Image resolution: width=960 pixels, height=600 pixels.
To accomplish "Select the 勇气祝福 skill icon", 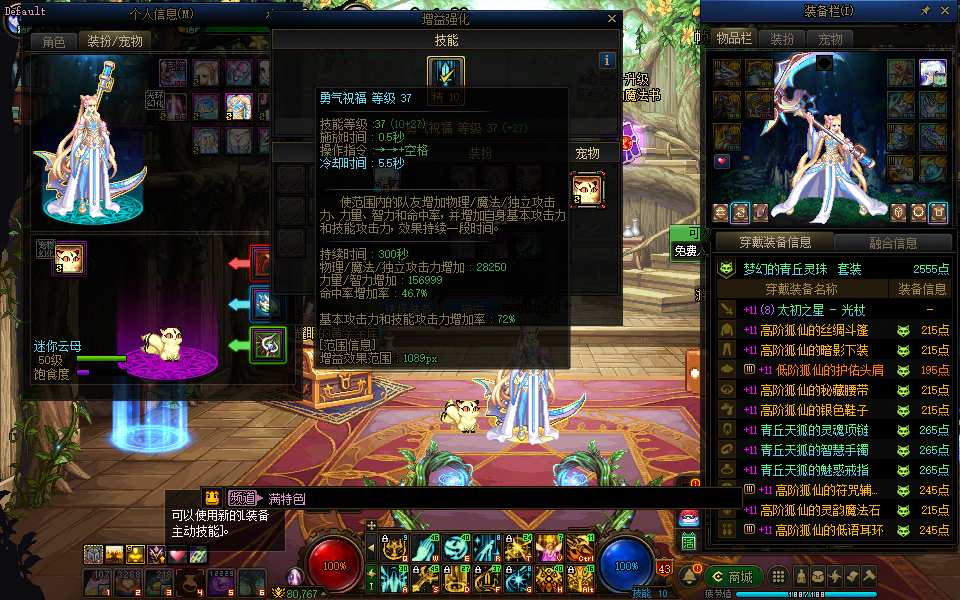I will coord(445,75).
